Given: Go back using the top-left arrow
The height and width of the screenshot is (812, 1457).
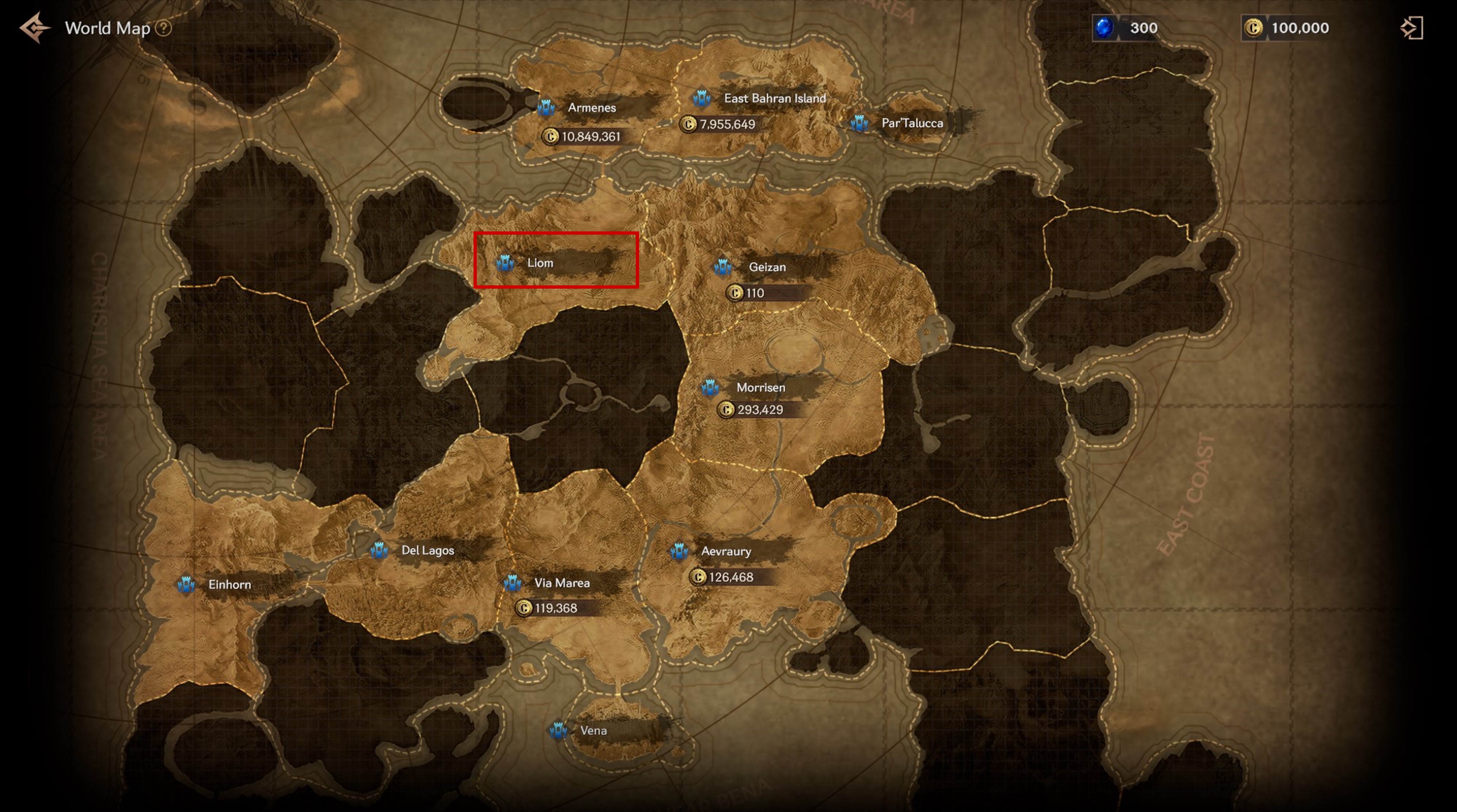Looking at the screenshot, I should click(34, 27).
